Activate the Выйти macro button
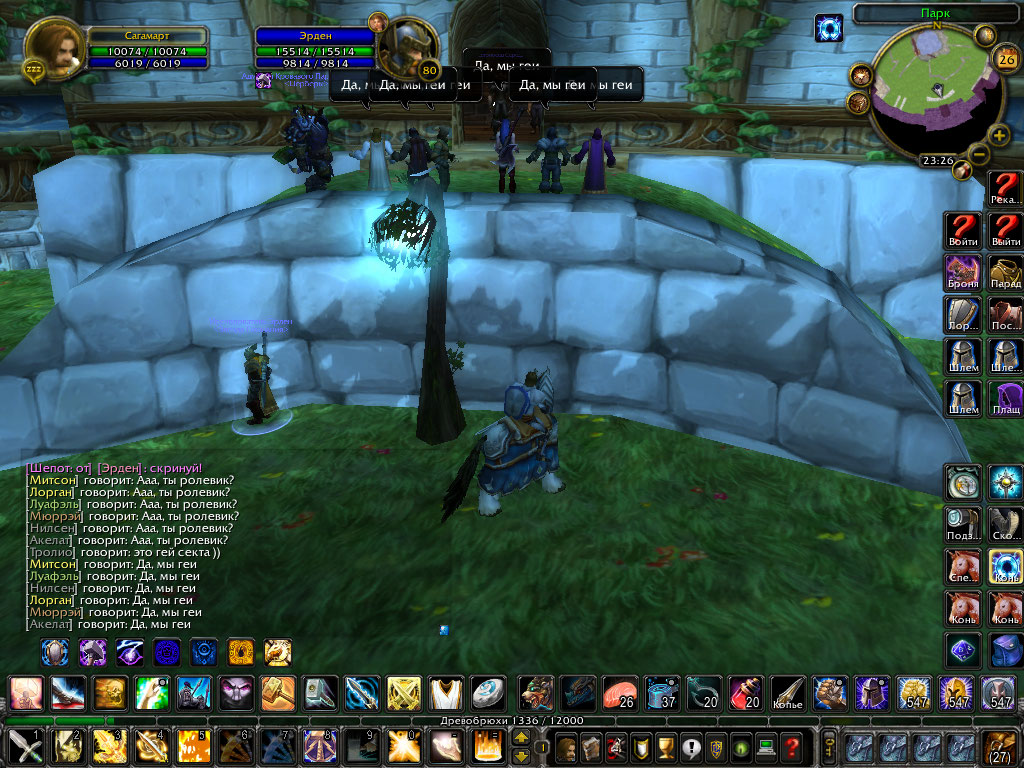The image size is (1024, 768). (x=1007, y=231)
